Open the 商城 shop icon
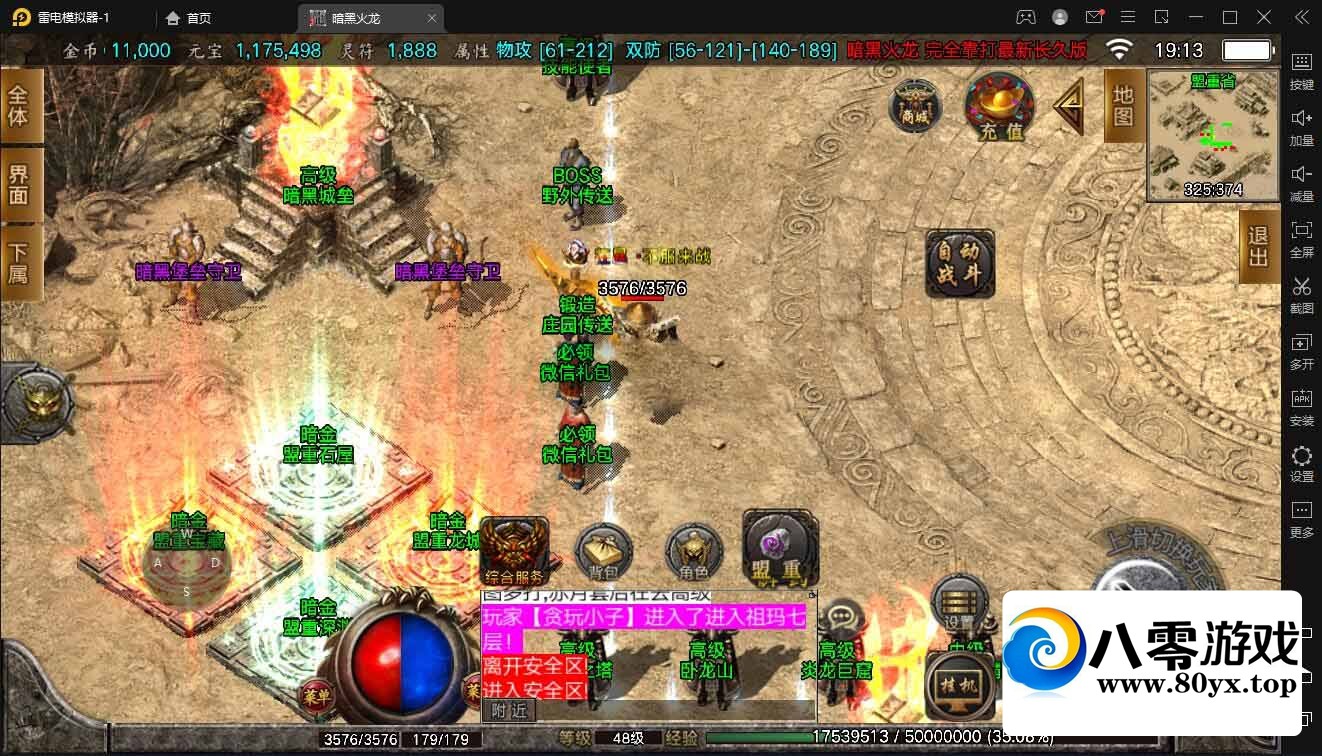Image resolution: width=1322 pixels, height=756 pixels. tap(914, 105)
